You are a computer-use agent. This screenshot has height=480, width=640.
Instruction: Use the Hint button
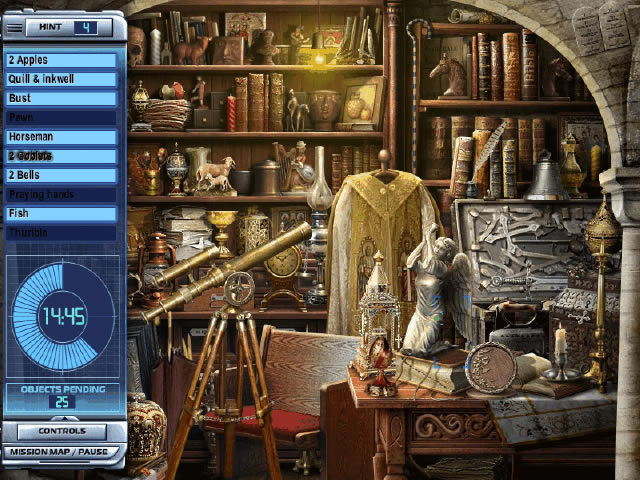click(x=62, y=27)
